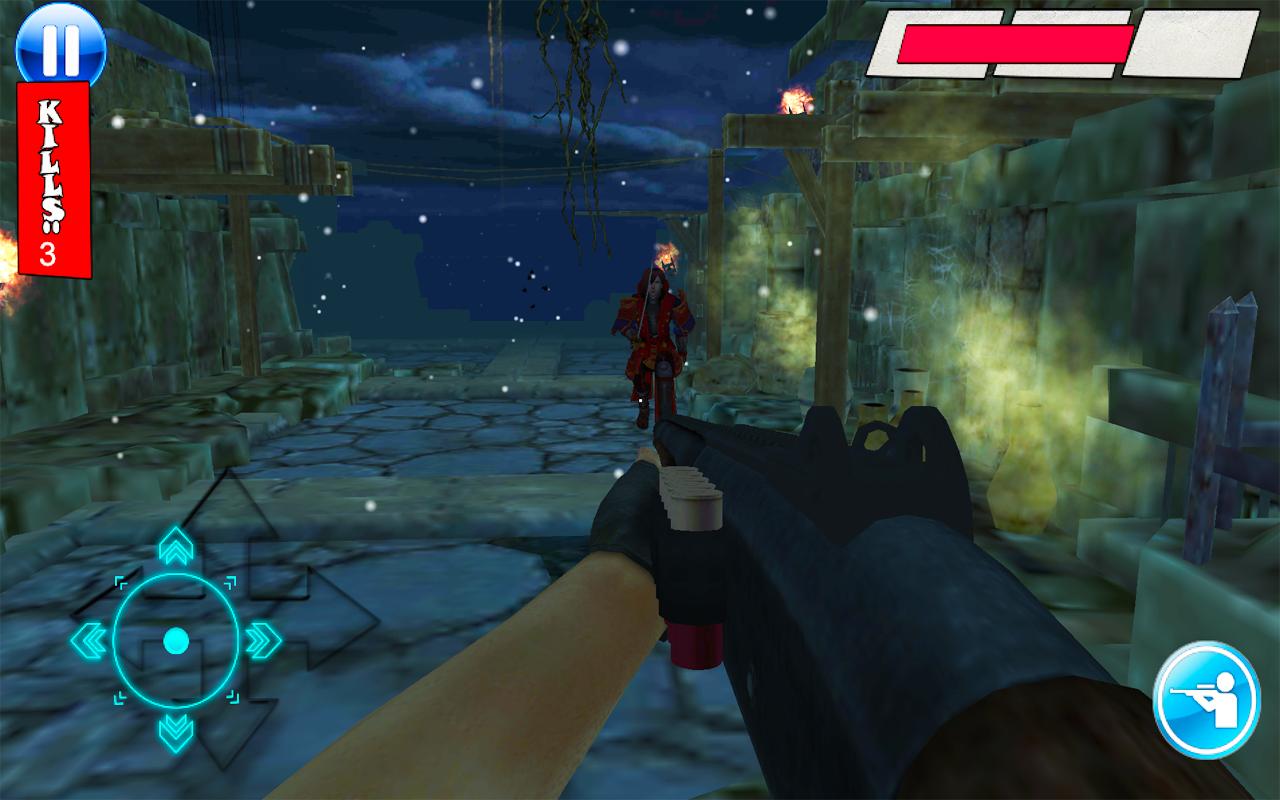Tap the joystick's up arrow to move forward
The width and height of the screenshot is (1280, 800).
[176, 548]
